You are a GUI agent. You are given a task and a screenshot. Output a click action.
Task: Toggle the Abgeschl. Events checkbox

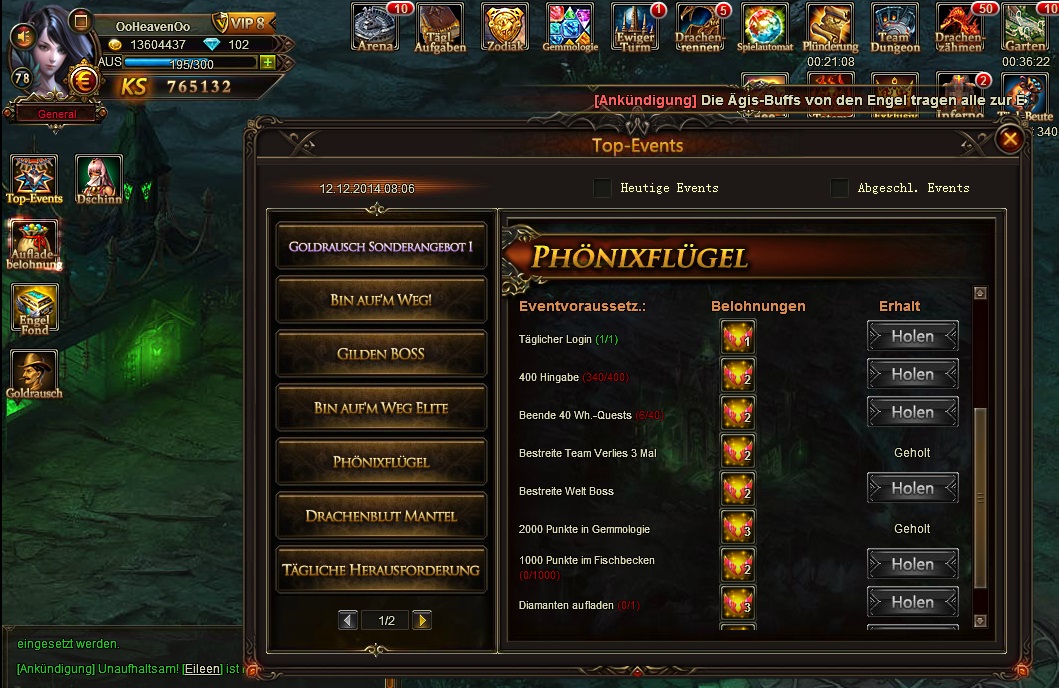(839, 188)
